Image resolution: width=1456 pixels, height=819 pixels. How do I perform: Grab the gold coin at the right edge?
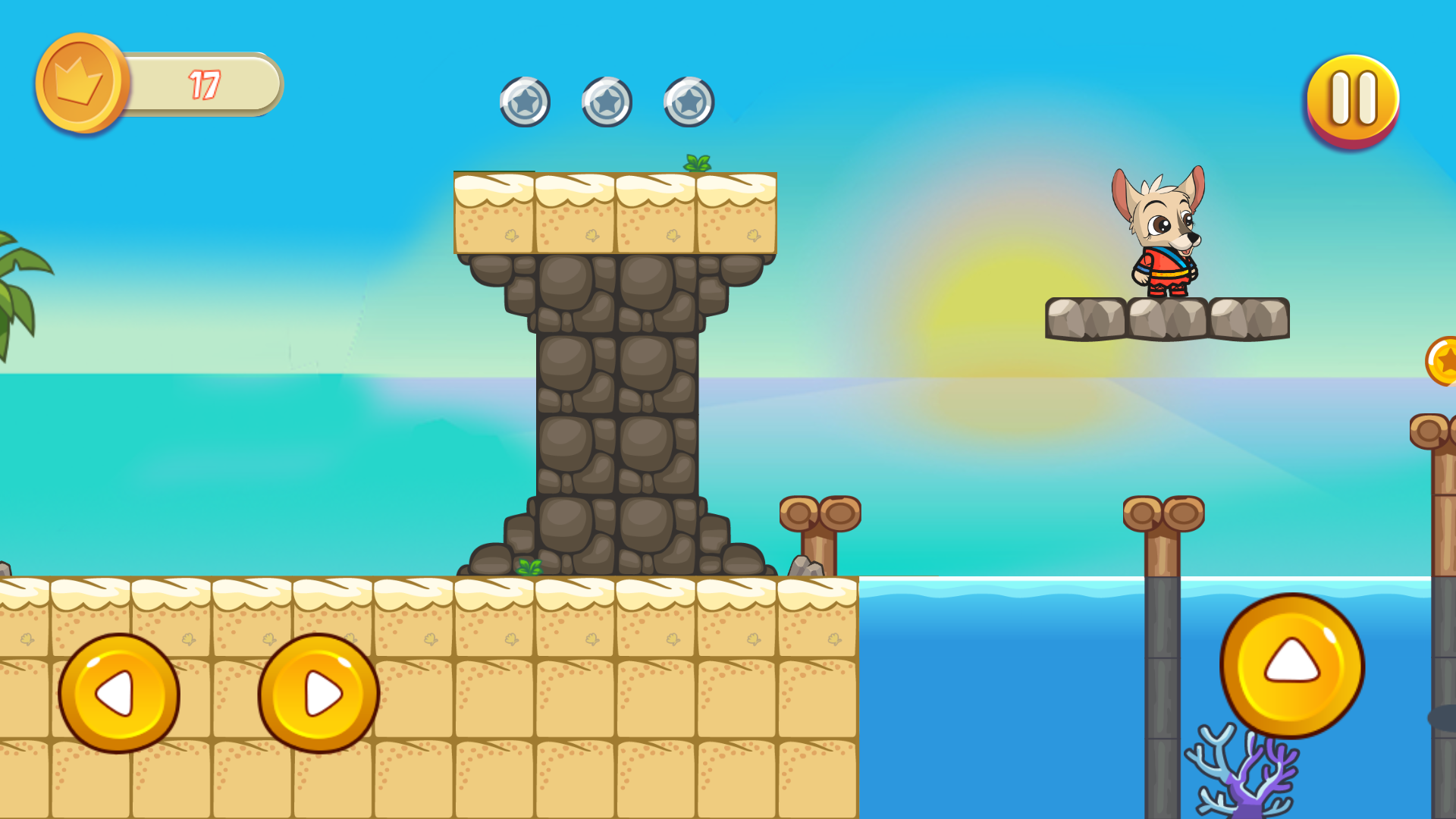tap(1445, 362)
